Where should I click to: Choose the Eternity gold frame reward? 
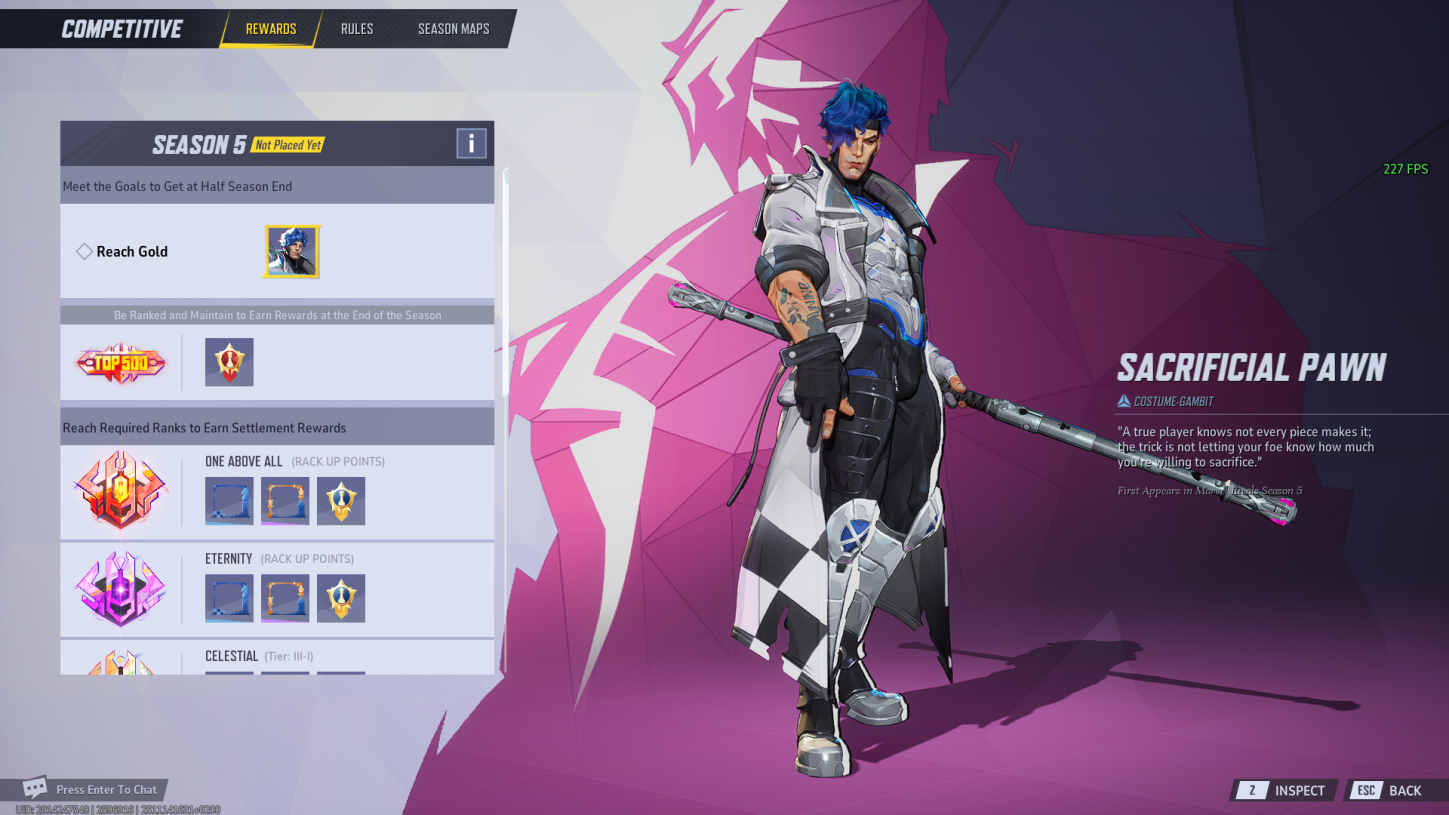click(285, 598)
